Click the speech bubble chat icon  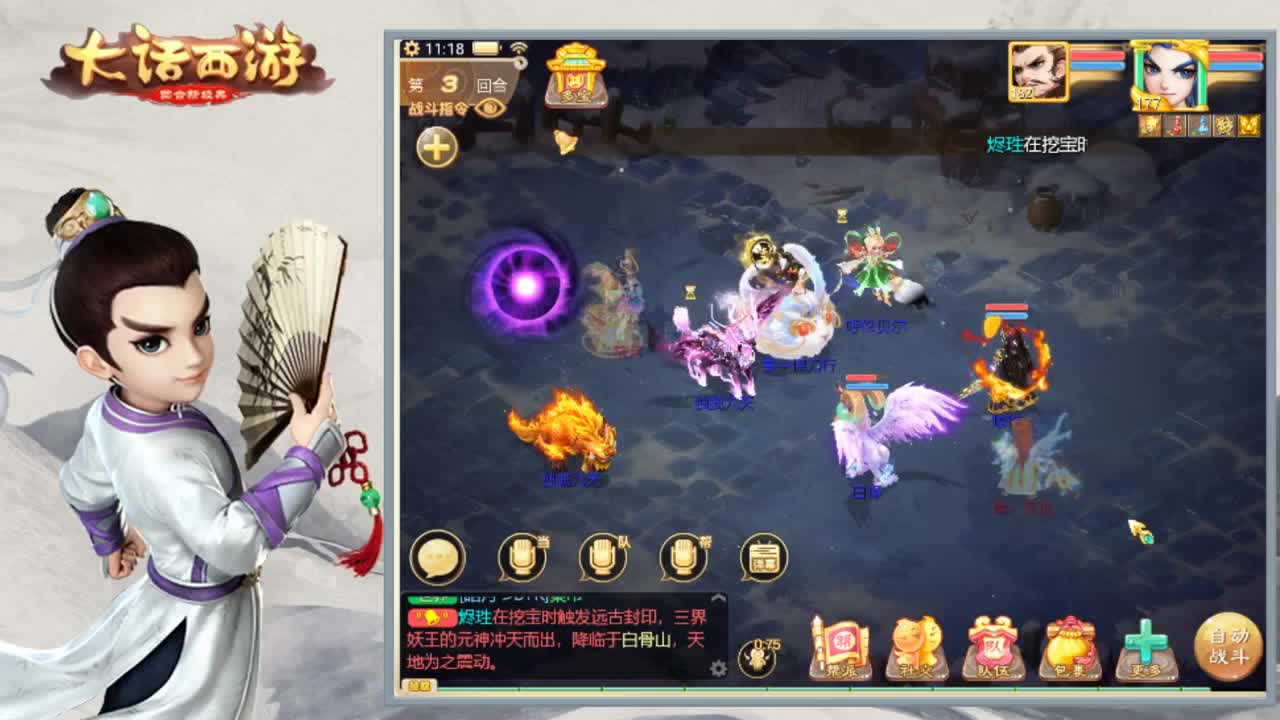tap(438, 557)
